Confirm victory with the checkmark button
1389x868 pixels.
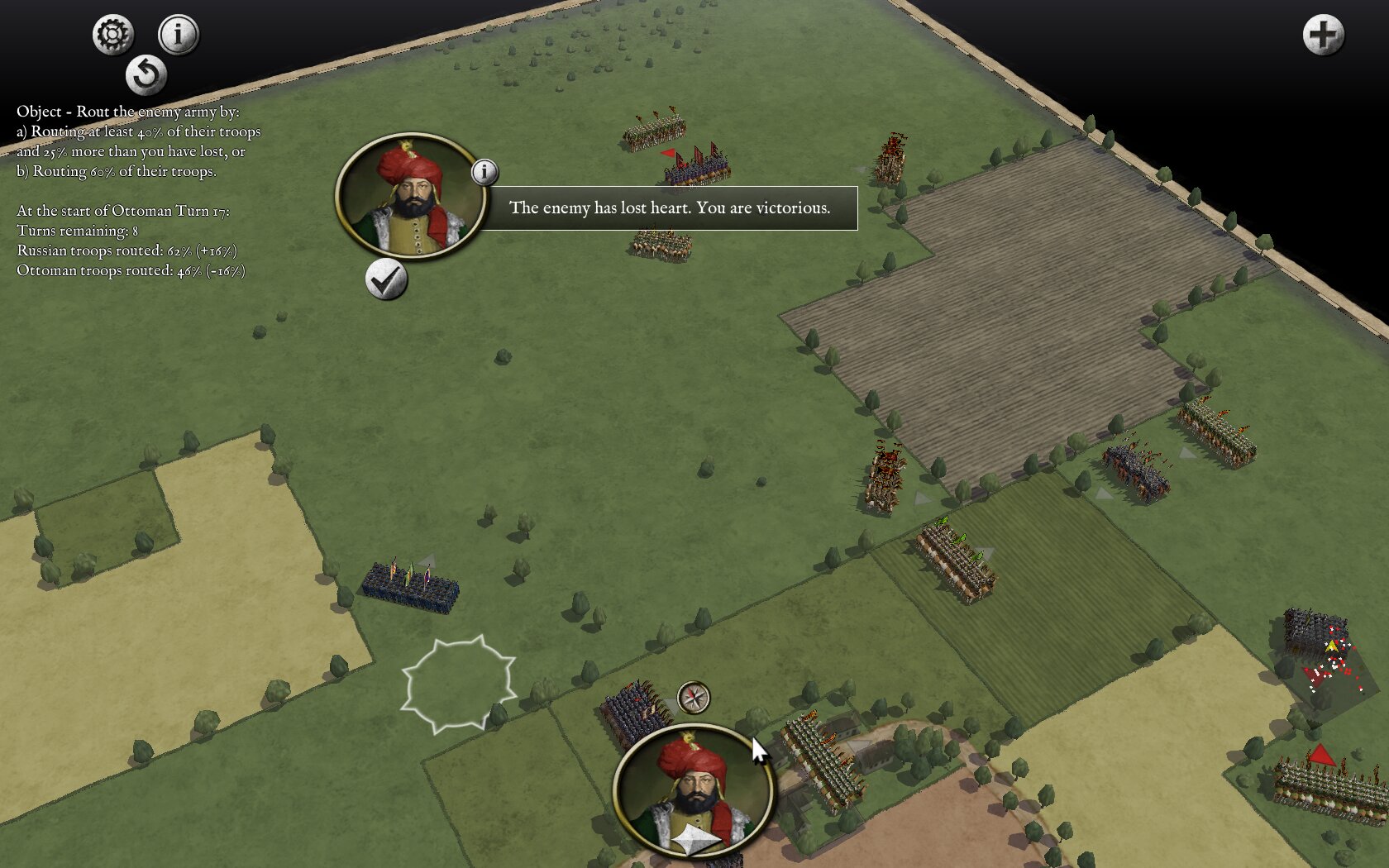tap(386, 280)
